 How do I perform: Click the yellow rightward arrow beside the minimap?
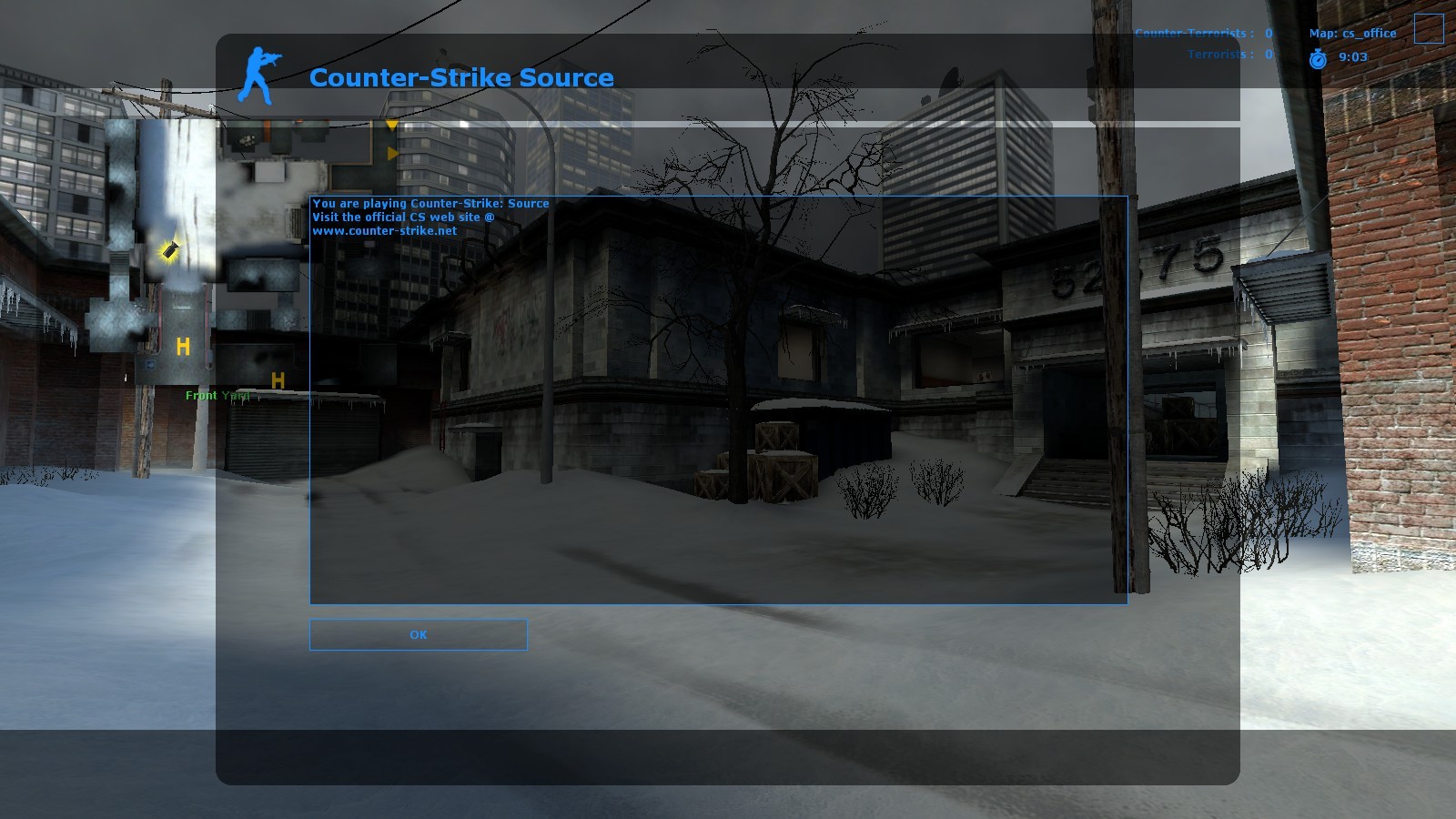click(393, 155)
